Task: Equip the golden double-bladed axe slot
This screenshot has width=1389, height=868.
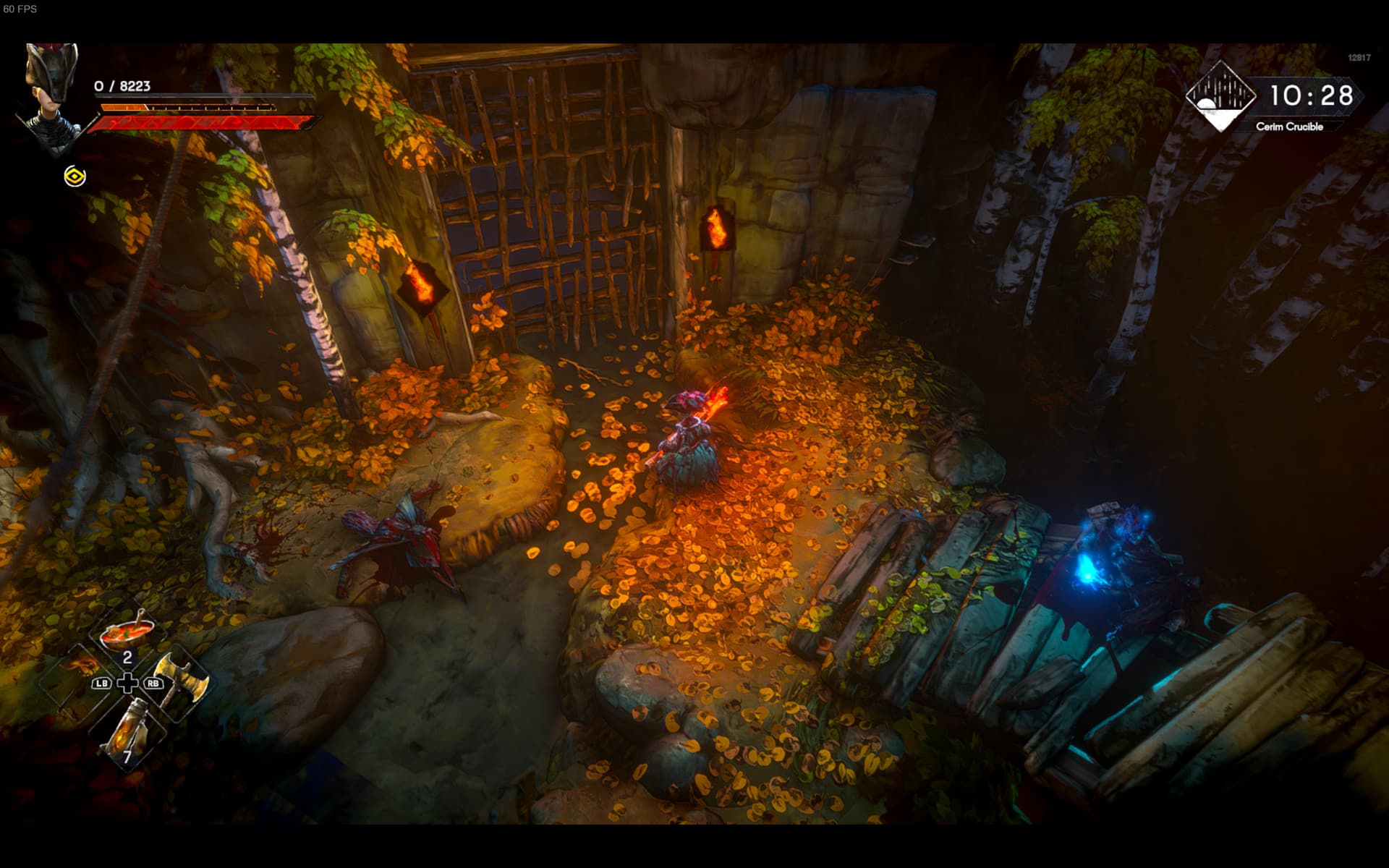Action: click(180, 680)
